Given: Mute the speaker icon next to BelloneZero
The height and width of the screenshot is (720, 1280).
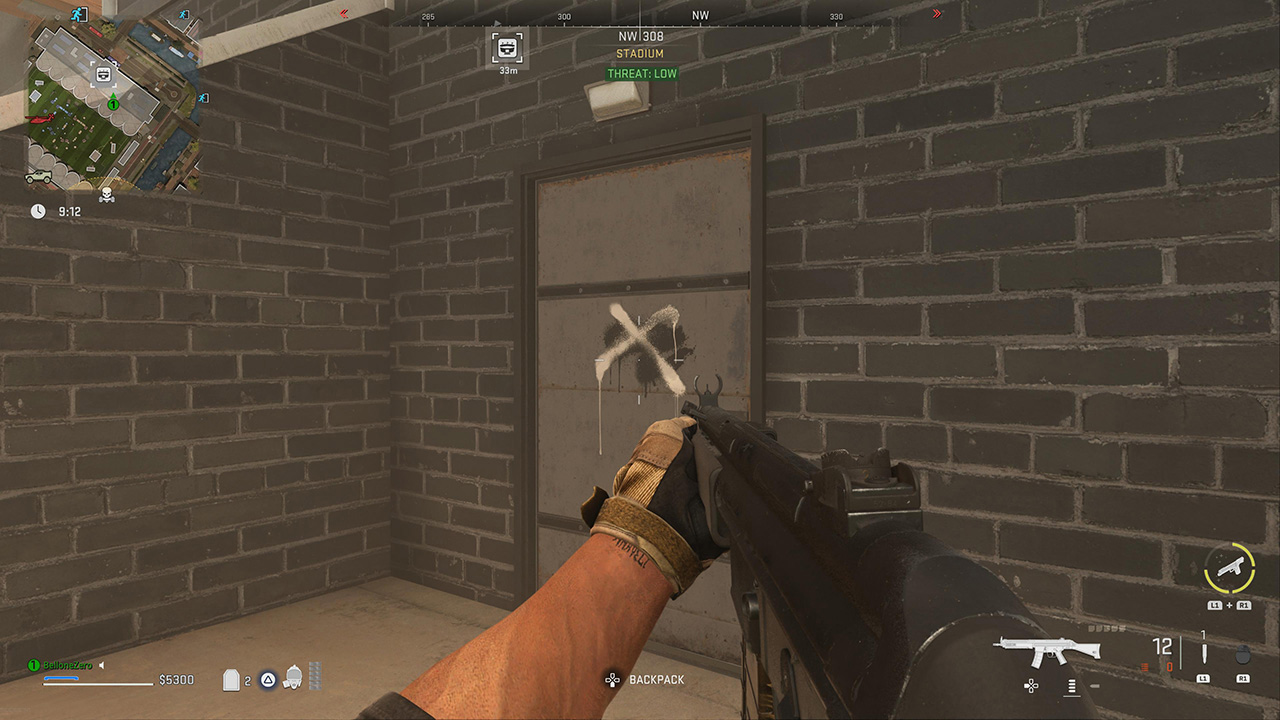Looking at the screenshot, I should click(x=101, y=665).
